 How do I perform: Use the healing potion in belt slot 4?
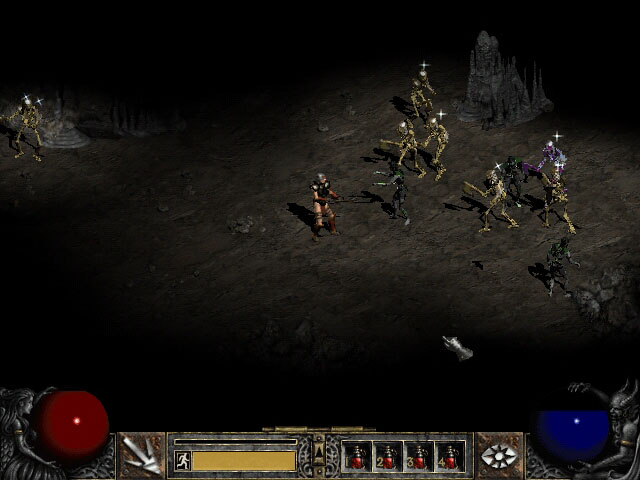point(450,456)
